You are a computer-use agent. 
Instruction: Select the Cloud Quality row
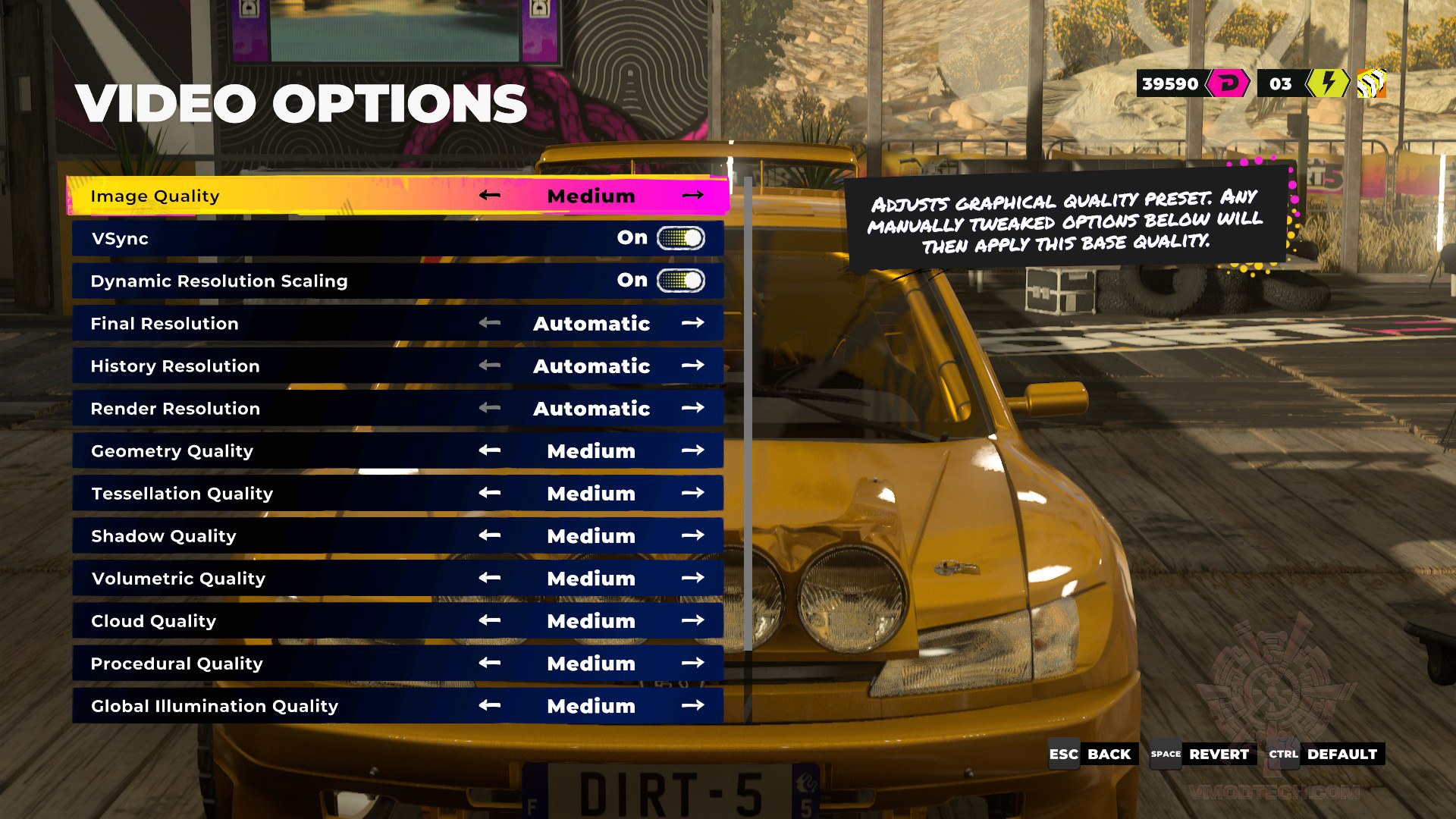[x=273, y=621]
